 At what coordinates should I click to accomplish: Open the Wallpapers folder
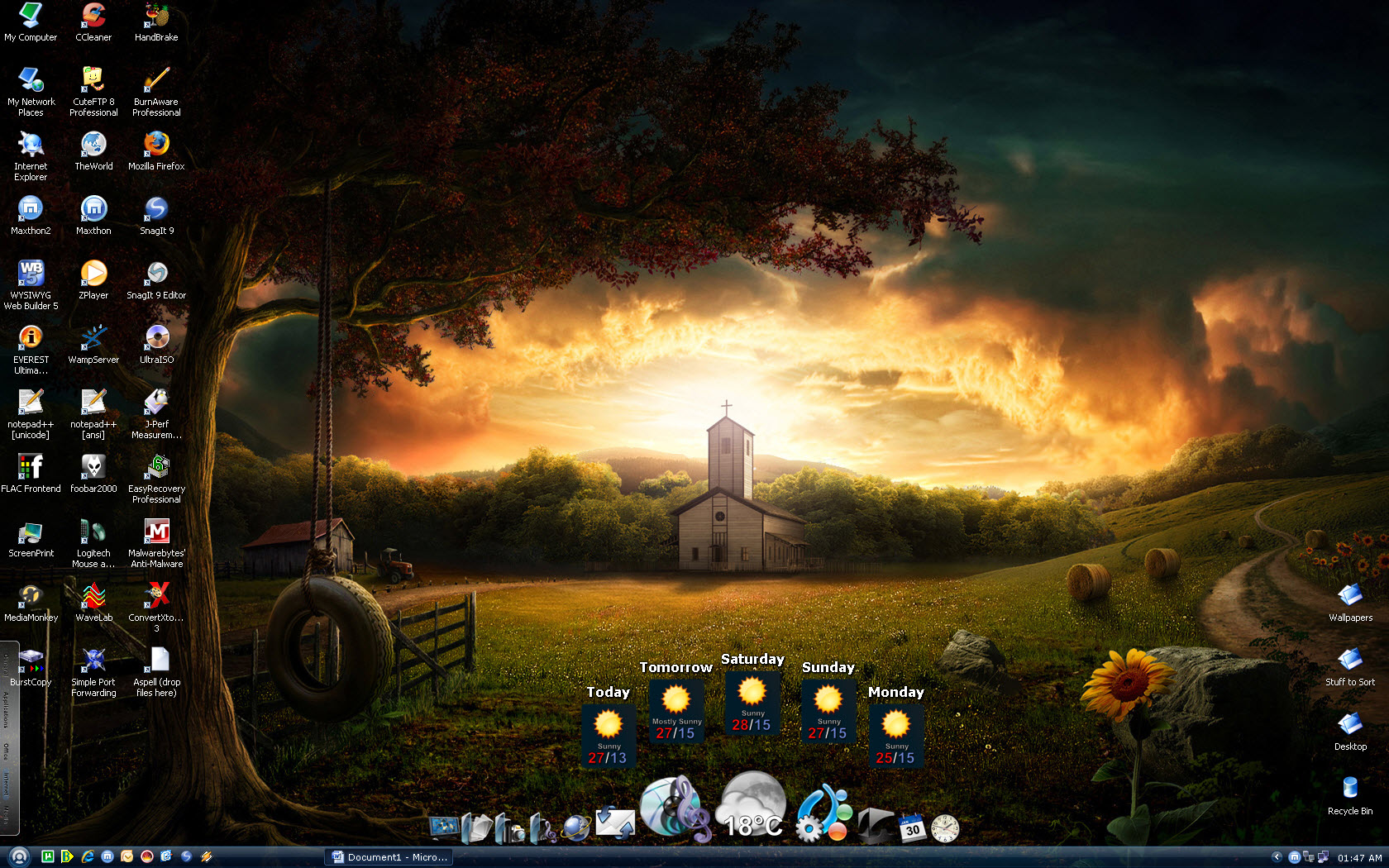[x=1350, y=596]
